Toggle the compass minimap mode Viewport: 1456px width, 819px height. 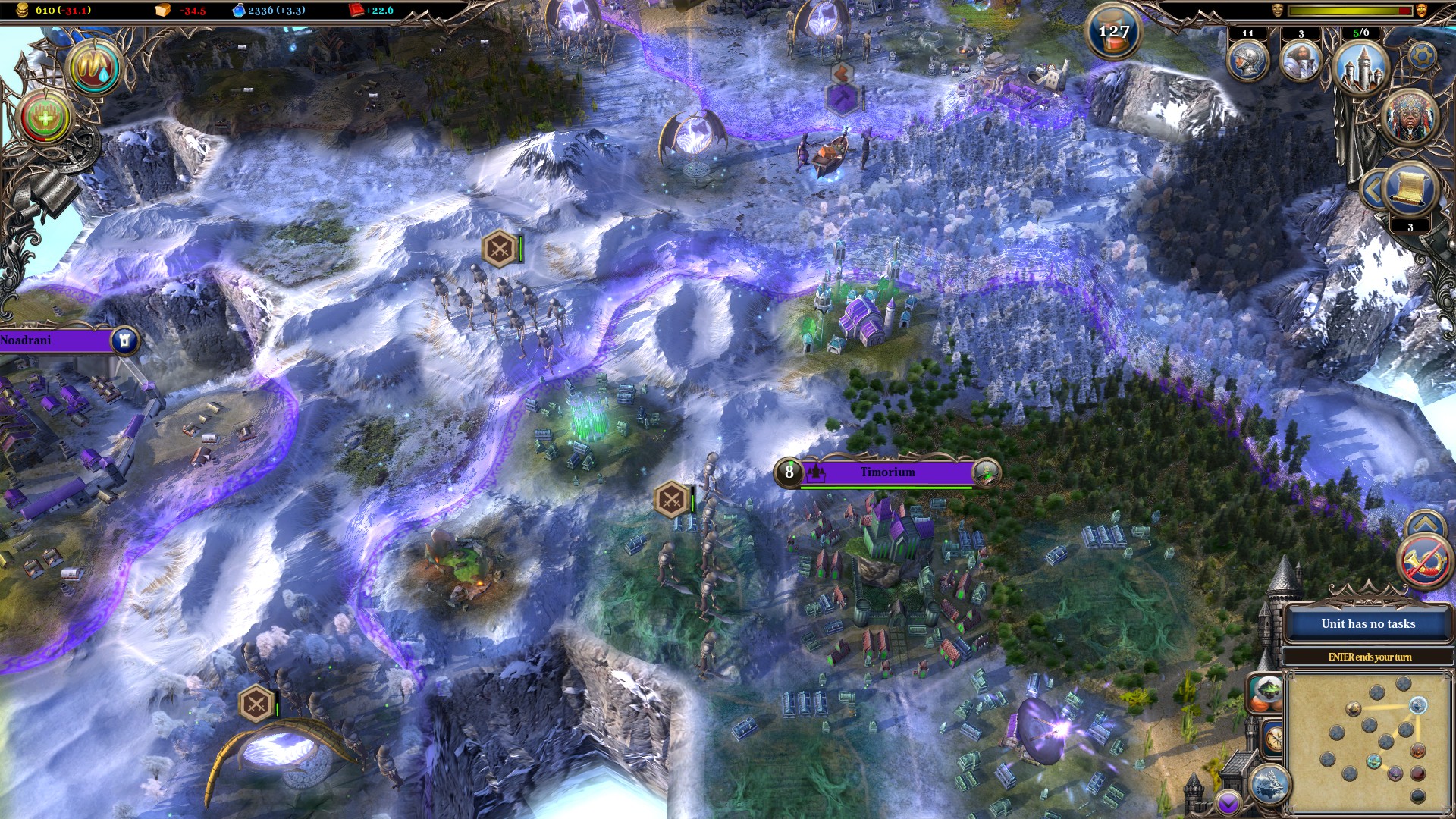pos(1274,738)
